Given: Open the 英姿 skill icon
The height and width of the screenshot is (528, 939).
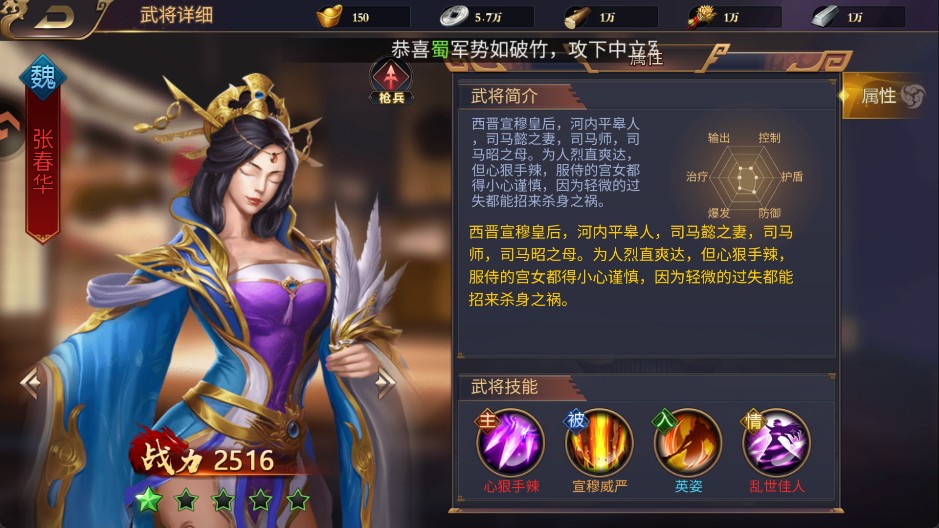Looking at the screenshot, I should coord(688,442).
